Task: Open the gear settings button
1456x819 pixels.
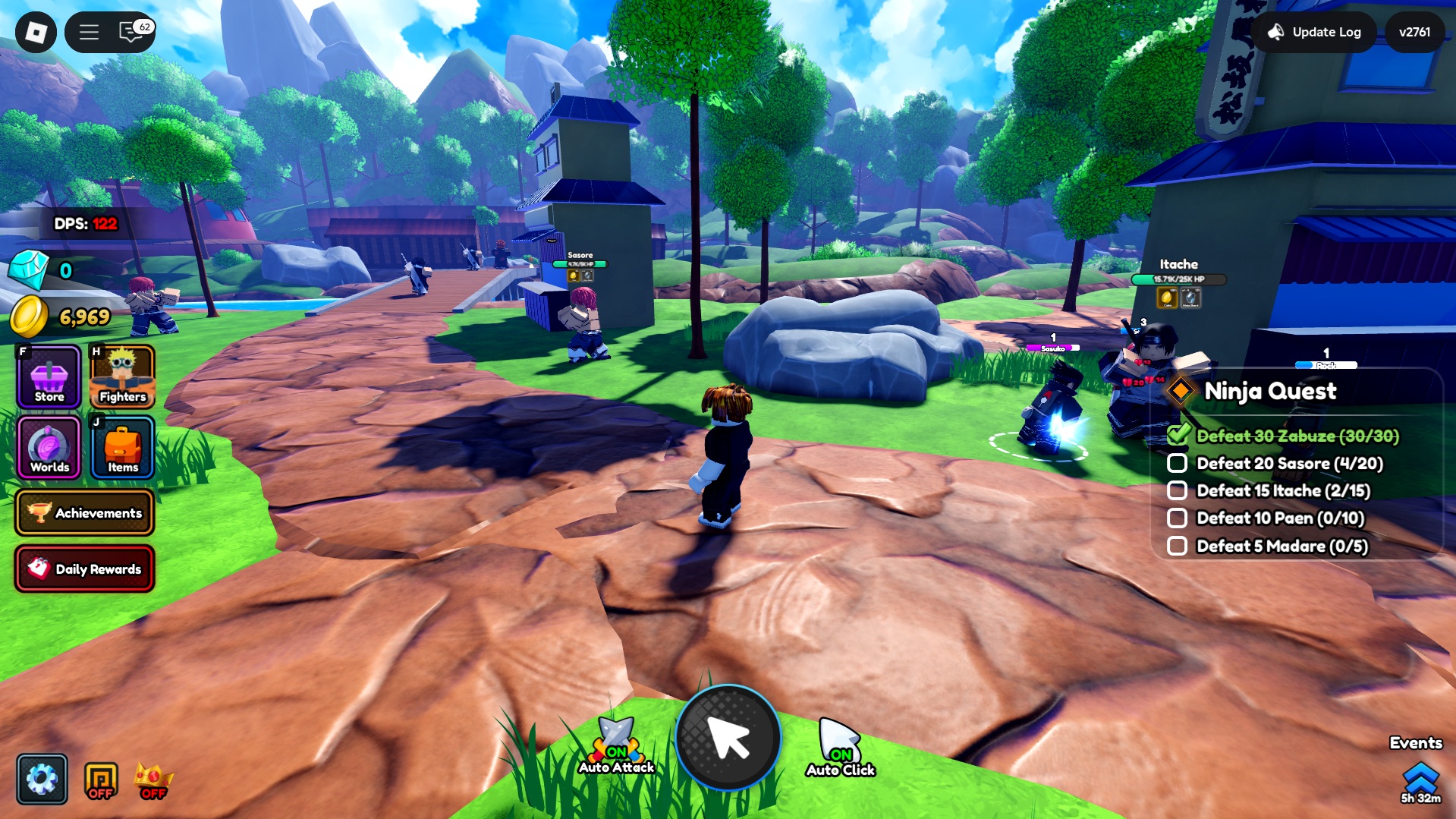Action: pyautogui.click(x=42, y=779)
